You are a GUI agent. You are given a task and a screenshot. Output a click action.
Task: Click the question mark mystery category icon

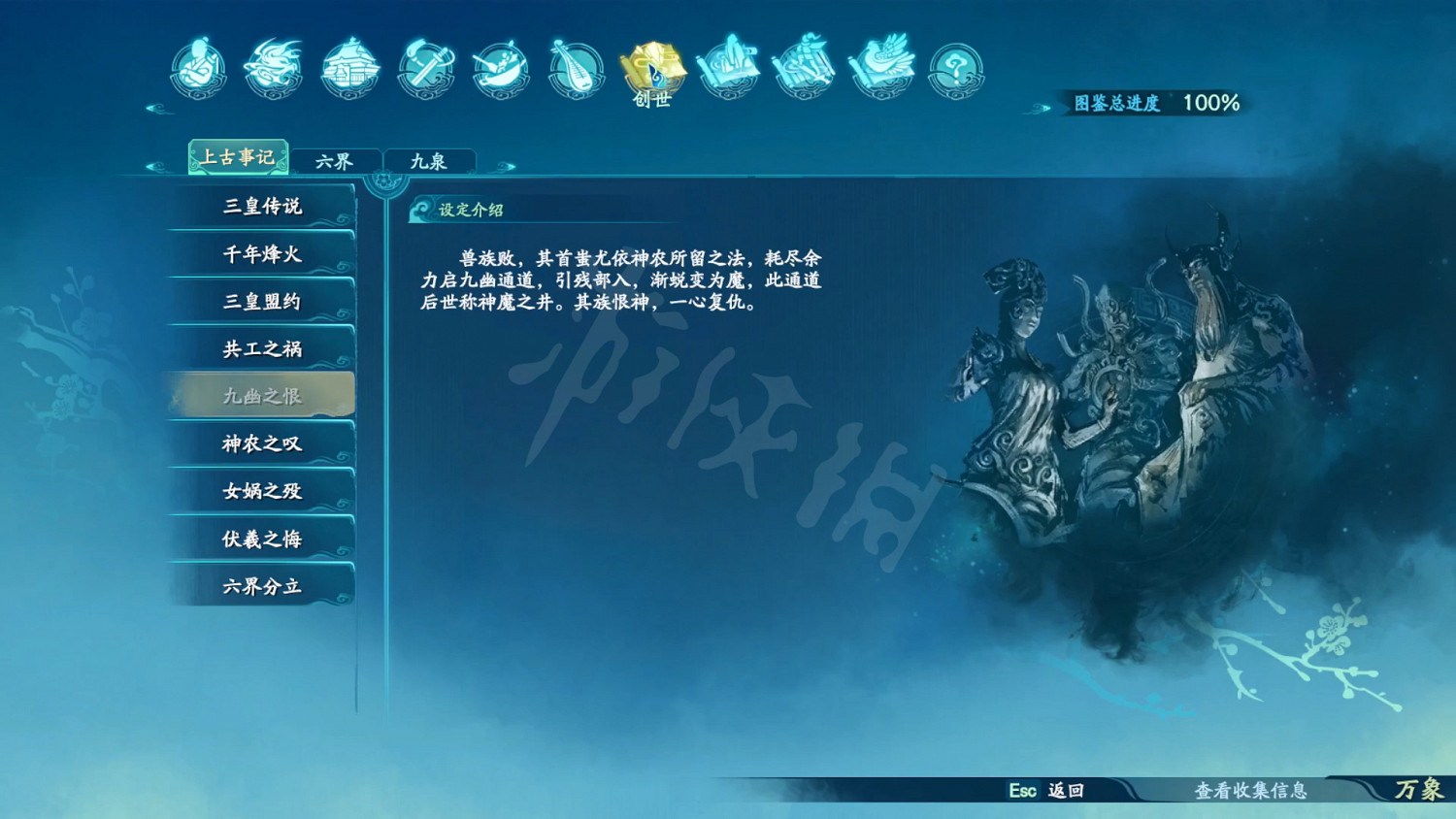[x=955, y=68]
